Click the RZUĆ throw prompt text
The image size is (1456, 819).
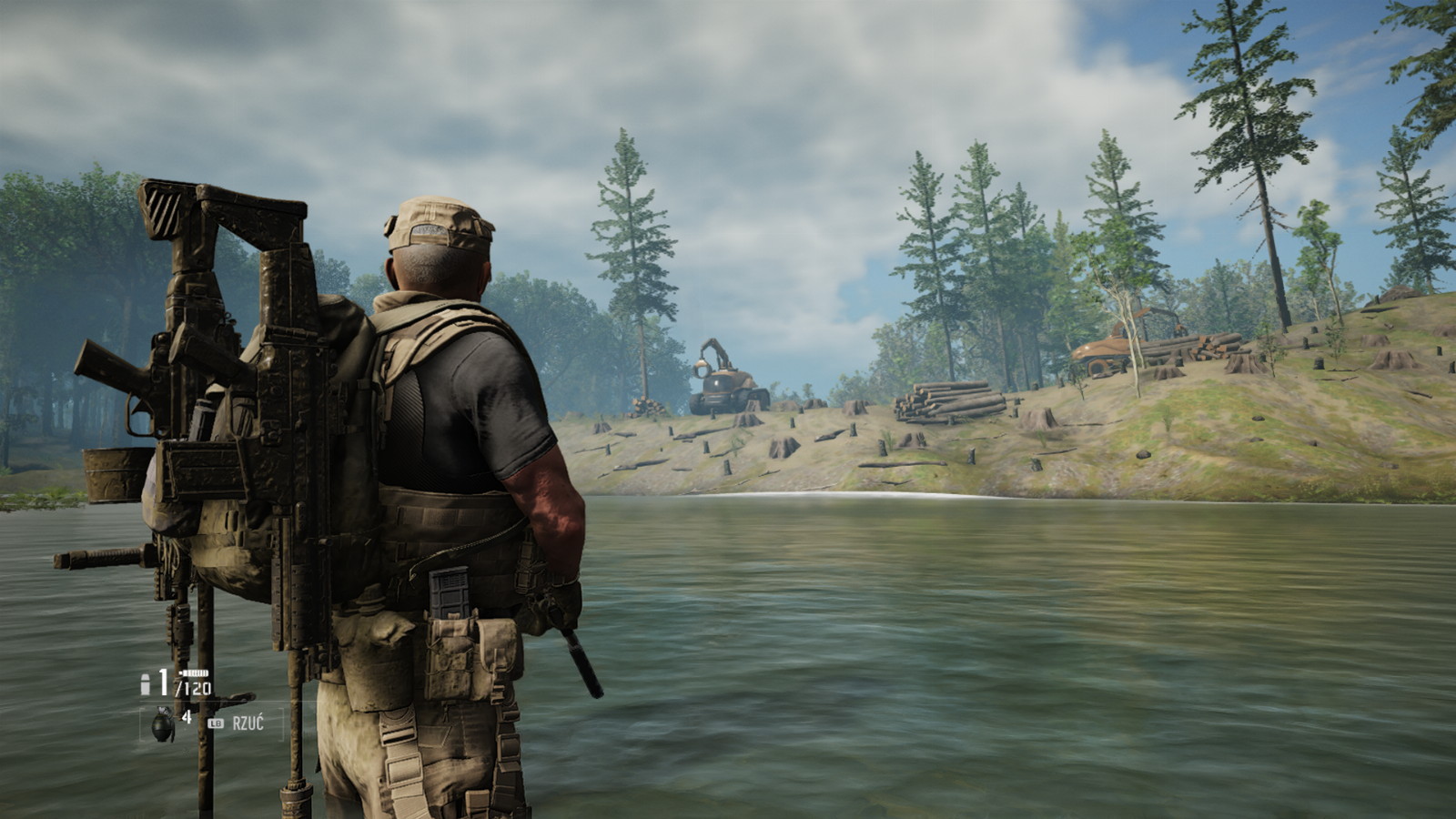point(248,723)
